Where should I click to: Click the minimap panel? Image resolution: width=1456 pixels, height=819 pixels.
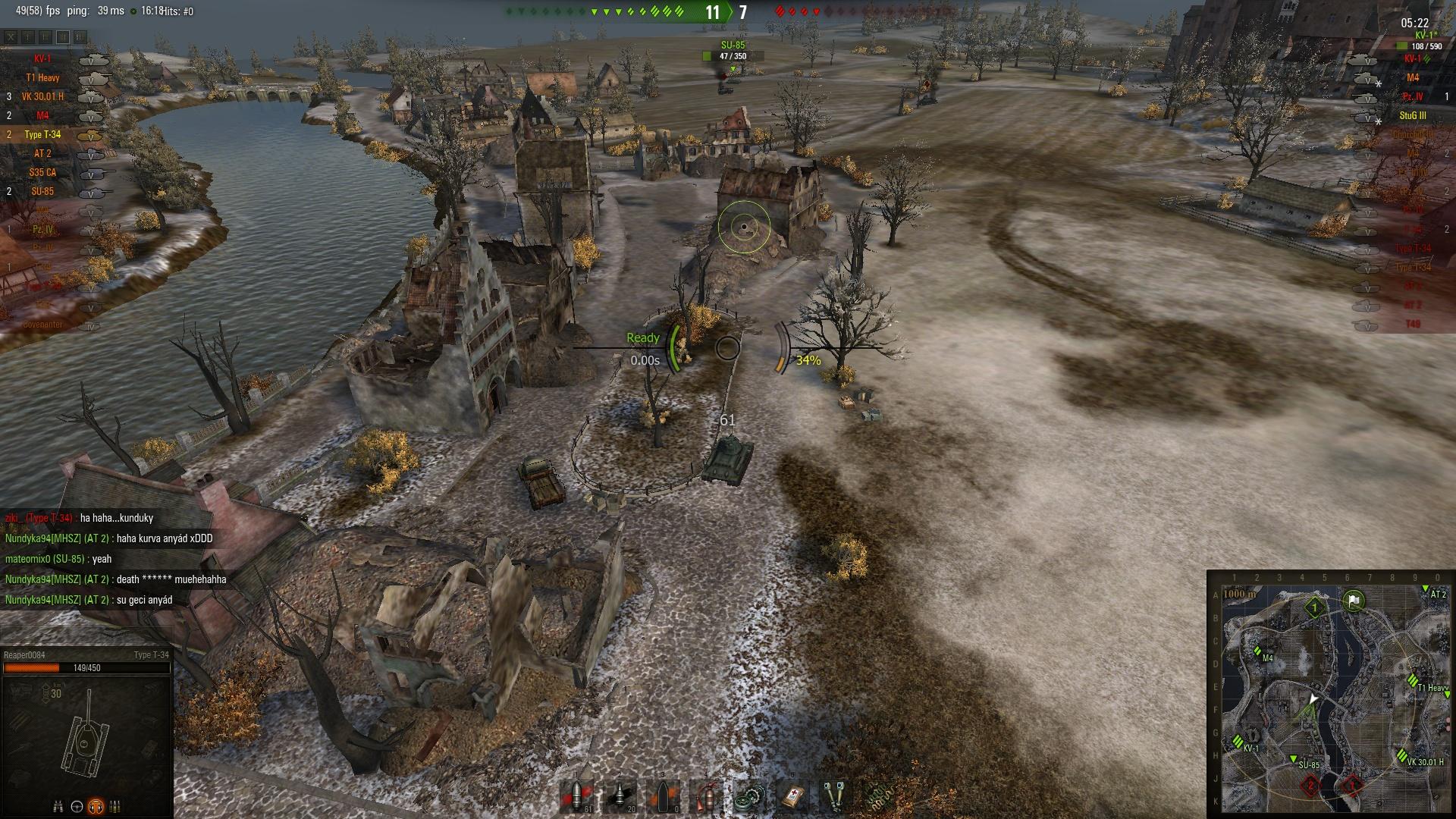(1331, 694)
